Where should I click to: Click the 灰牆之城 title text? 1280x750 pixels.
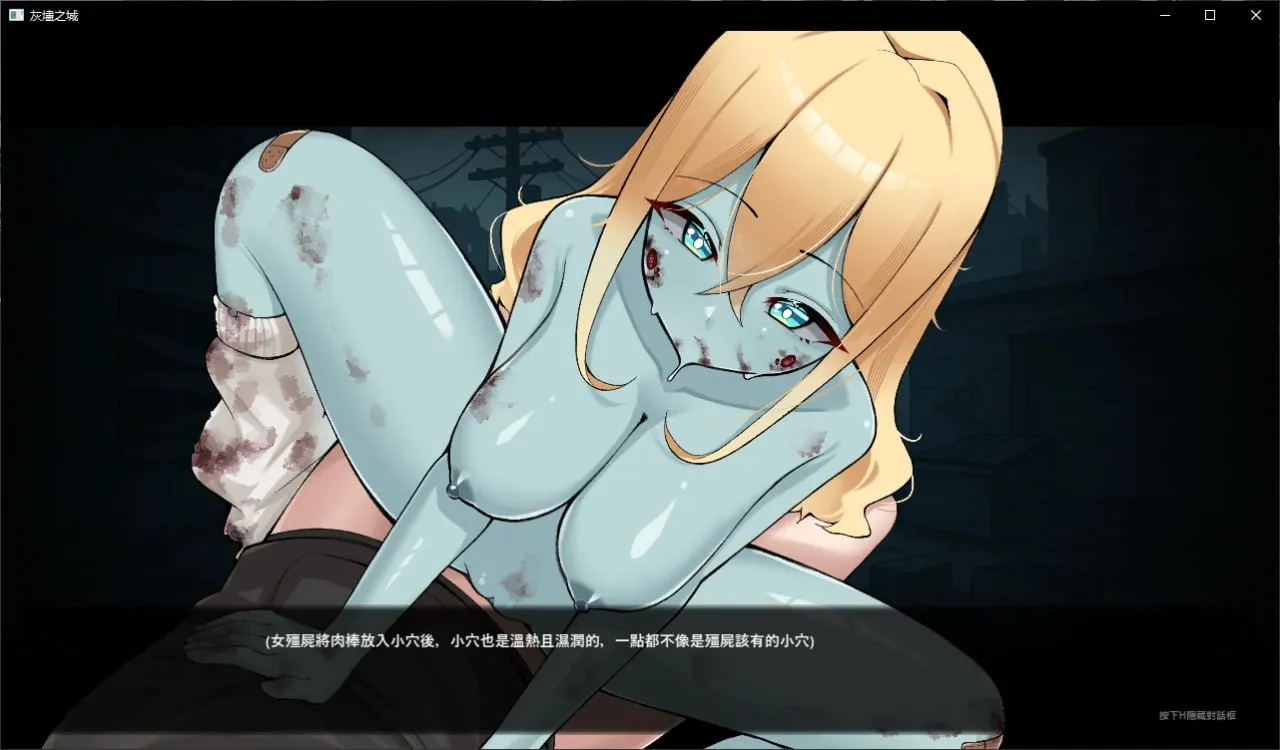[x=56, y=15]
